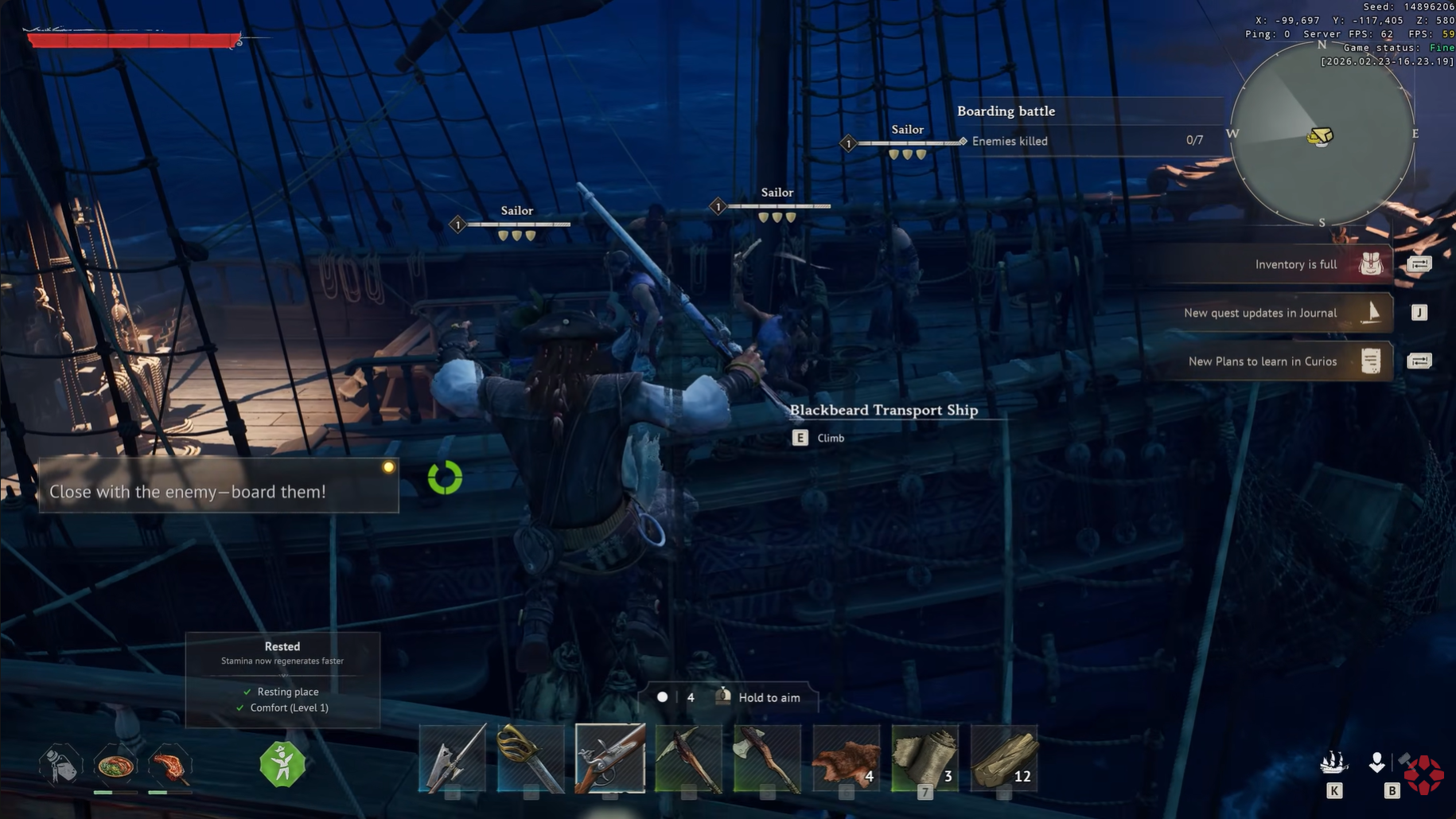Select the halberd hotbar slot
Image resolution: width=1456 pixels, height=819 pixels.
coord(452,759)
